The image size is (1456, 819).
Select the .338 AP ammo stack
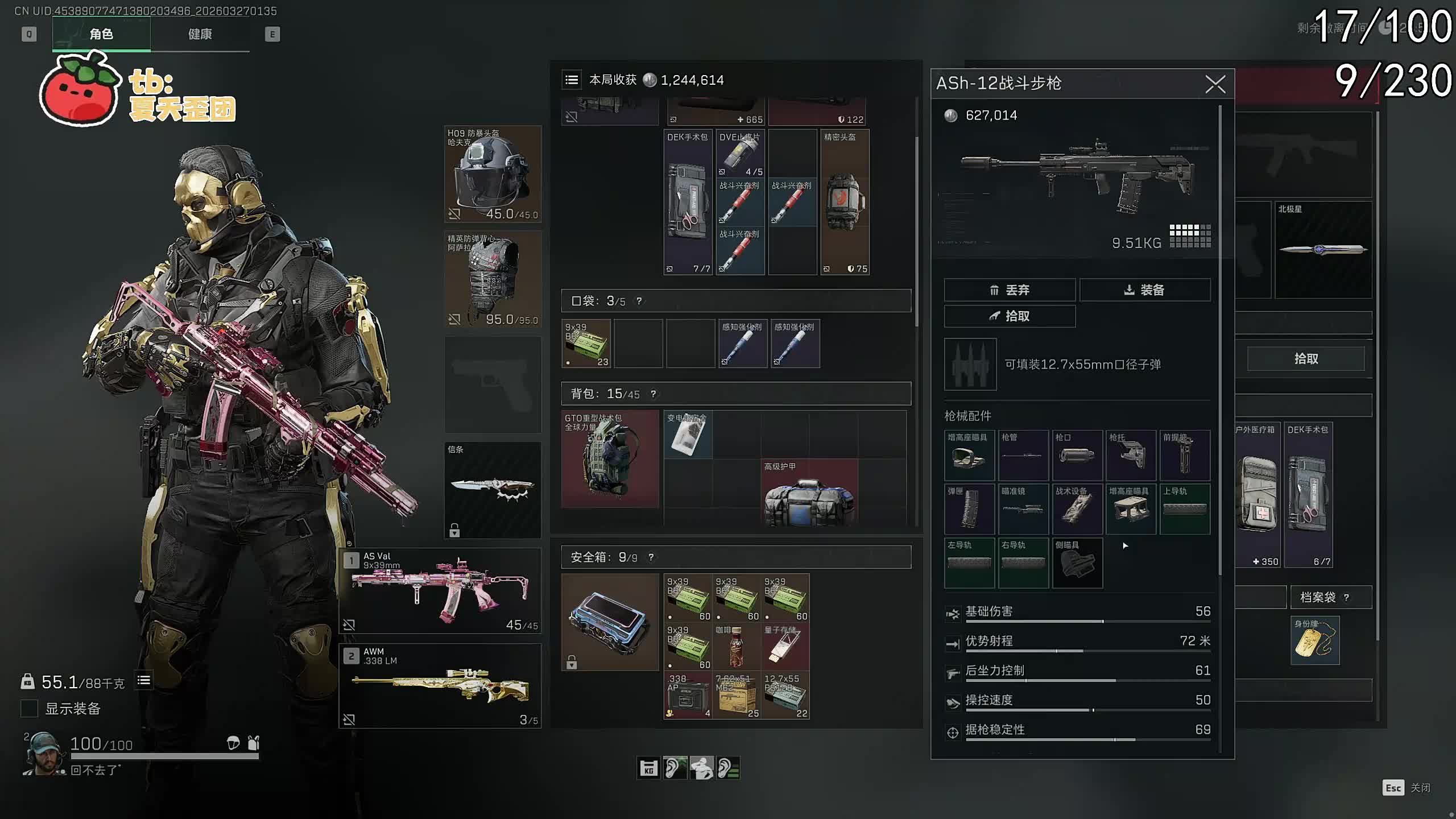coord(688,695)
